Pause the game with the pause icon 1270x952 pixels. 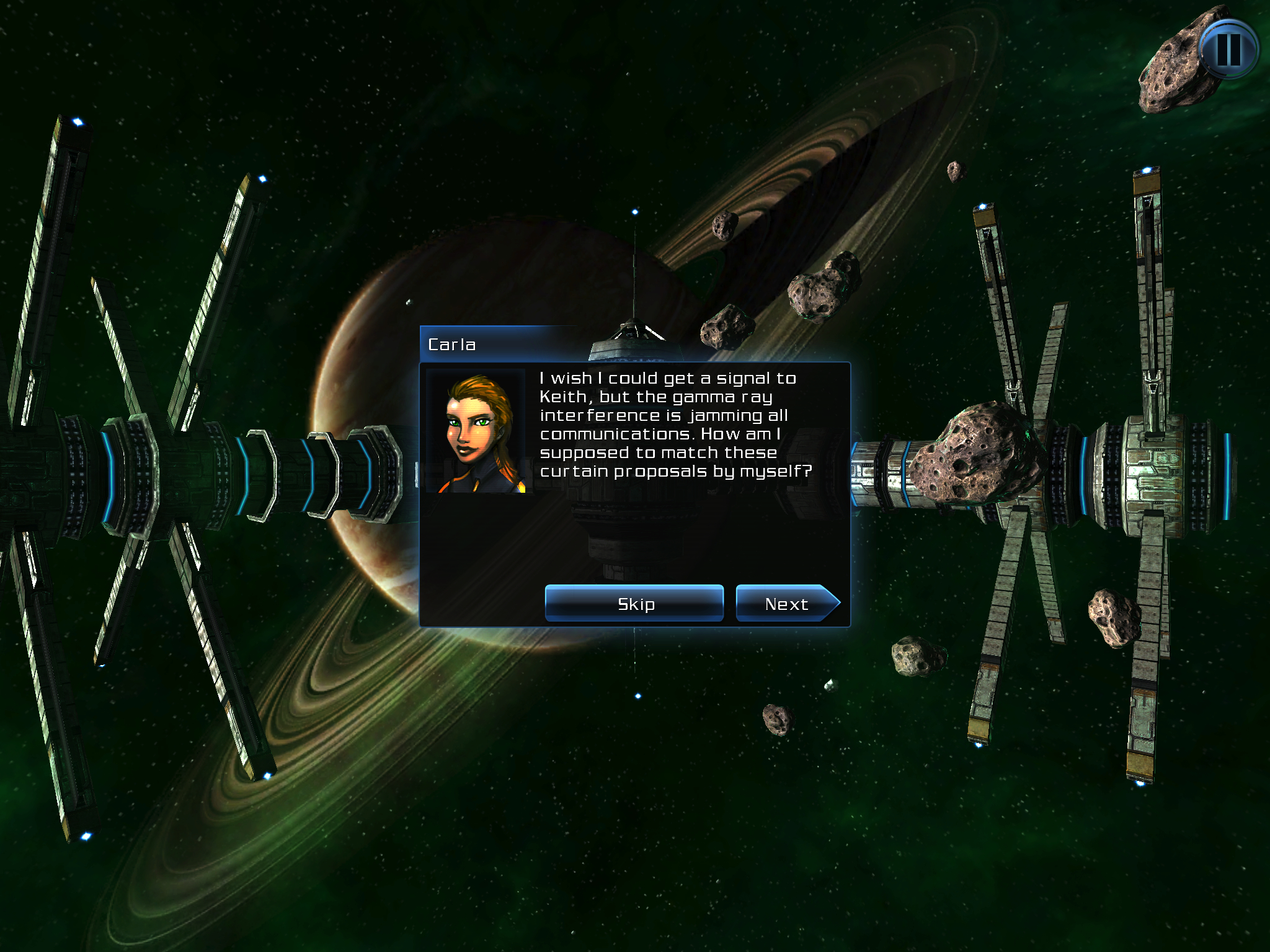[x=1228, y=49]
